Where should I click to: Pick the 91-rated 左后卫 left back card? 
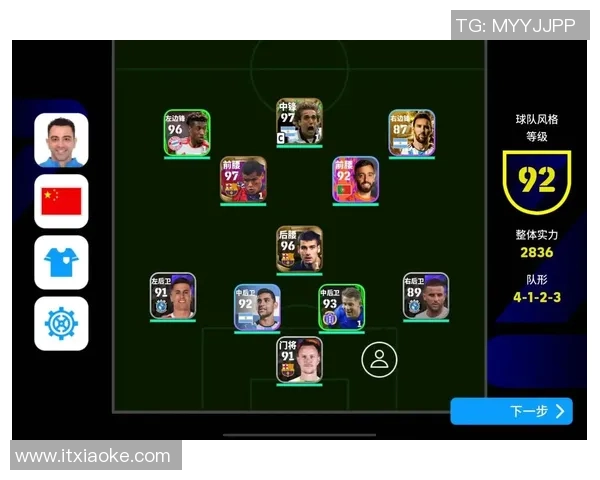pyautogui.click(x=173, y=296)
